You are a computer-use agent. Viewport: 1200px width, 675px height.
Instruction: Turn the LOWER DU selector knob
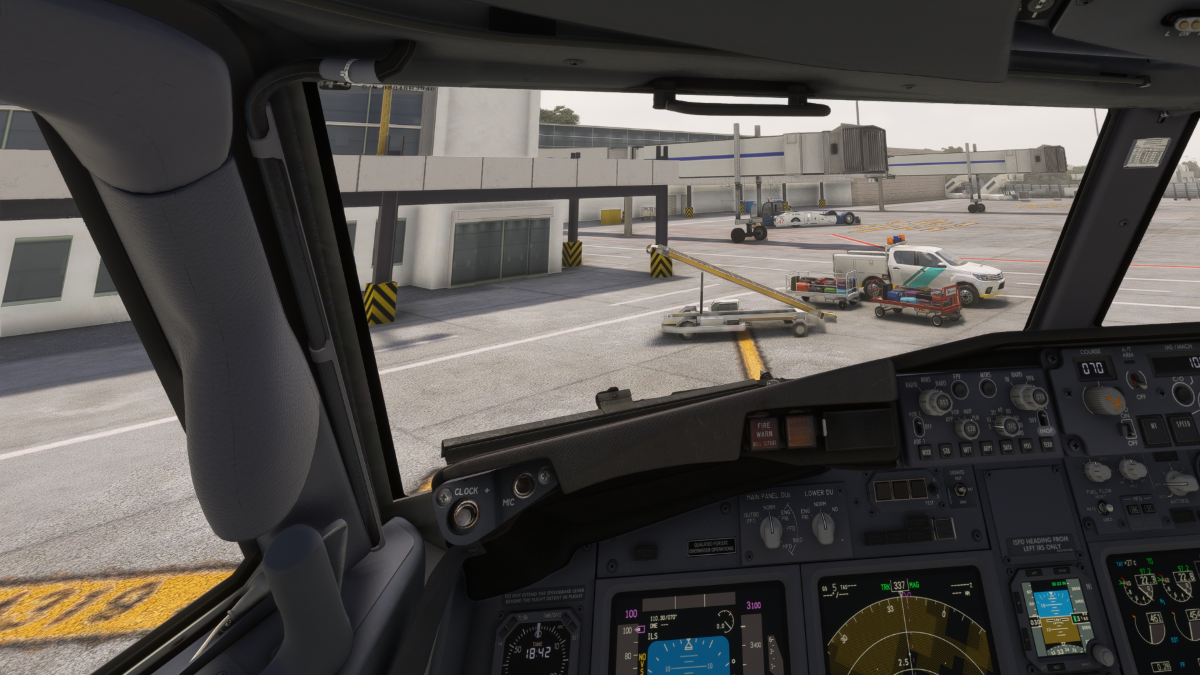click(x=823, y=528)
